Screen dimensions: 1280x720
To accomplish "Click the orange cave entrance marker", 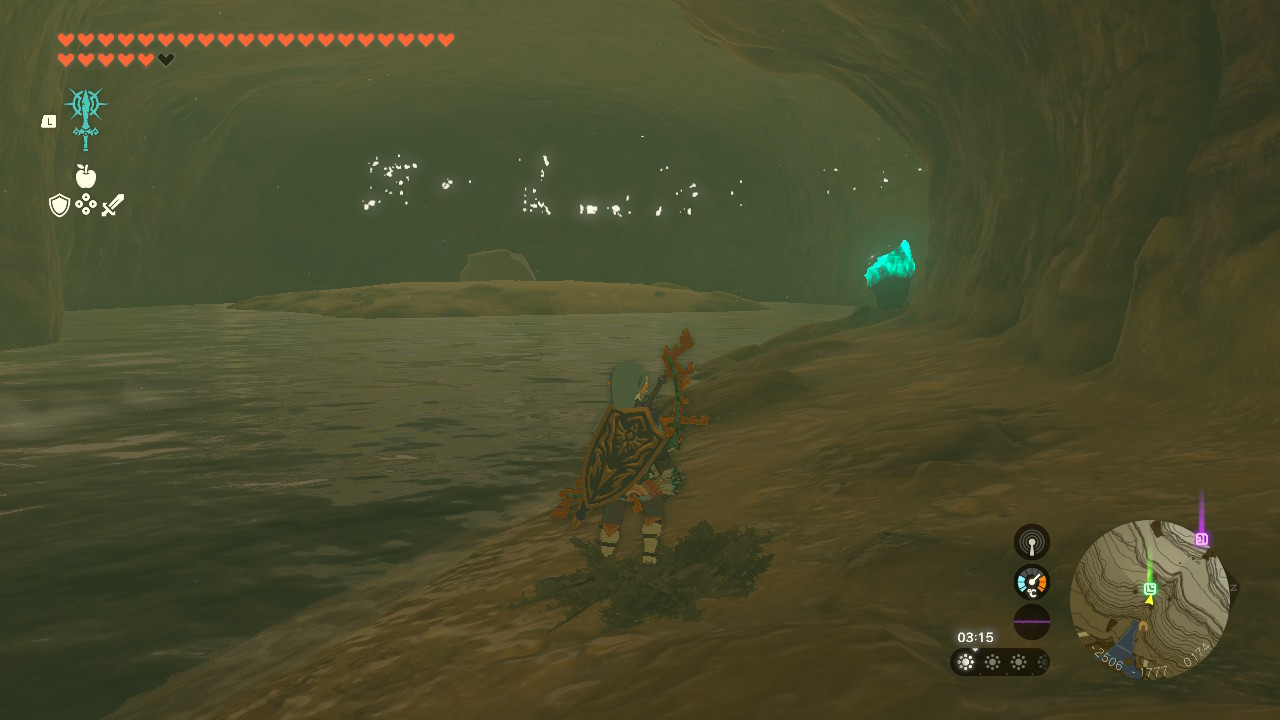I will click(1143, 627).
